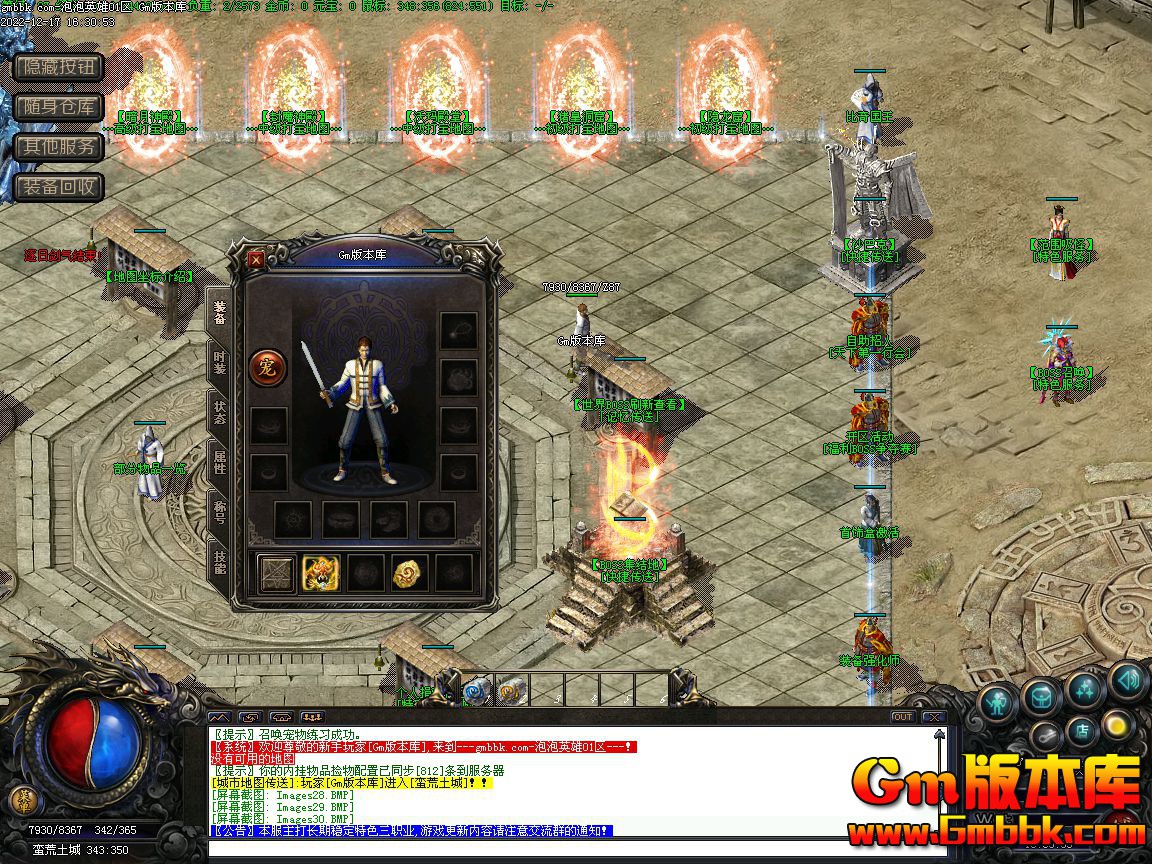
Task: Open 随身仓库 portable warehouse
Action: [59, 107]
